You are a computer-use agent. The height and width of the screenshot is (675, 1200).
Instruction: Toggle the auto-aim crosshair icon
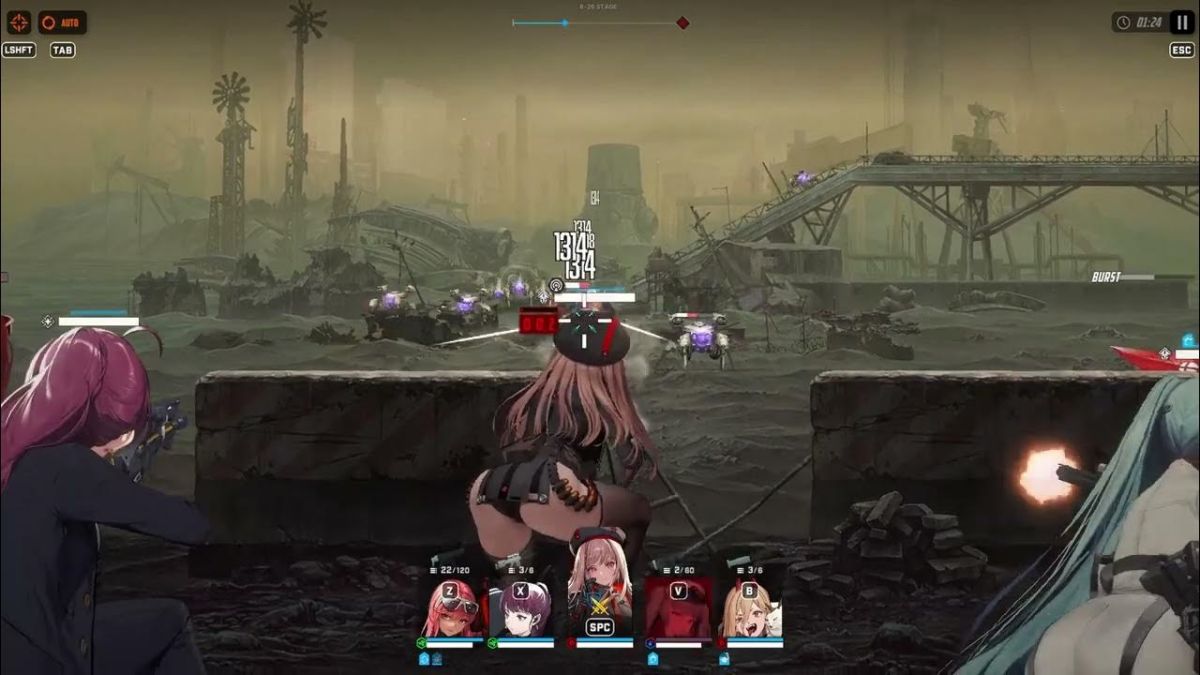19,22
